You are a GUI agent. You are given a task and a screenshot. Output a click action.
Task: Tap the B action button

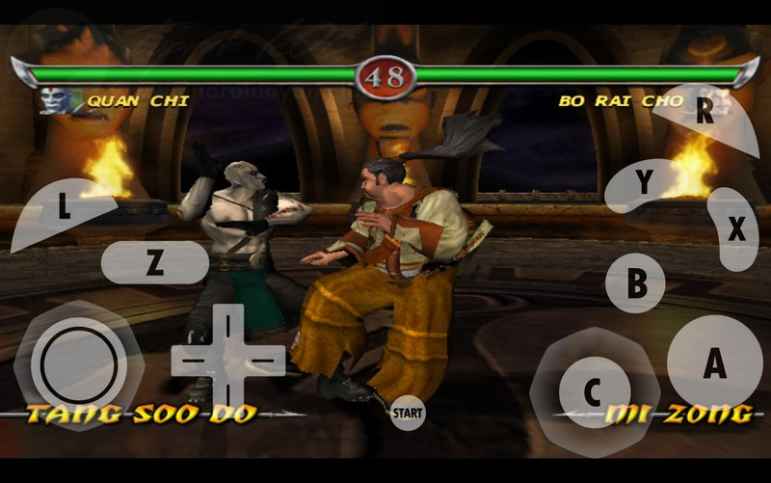636,283
